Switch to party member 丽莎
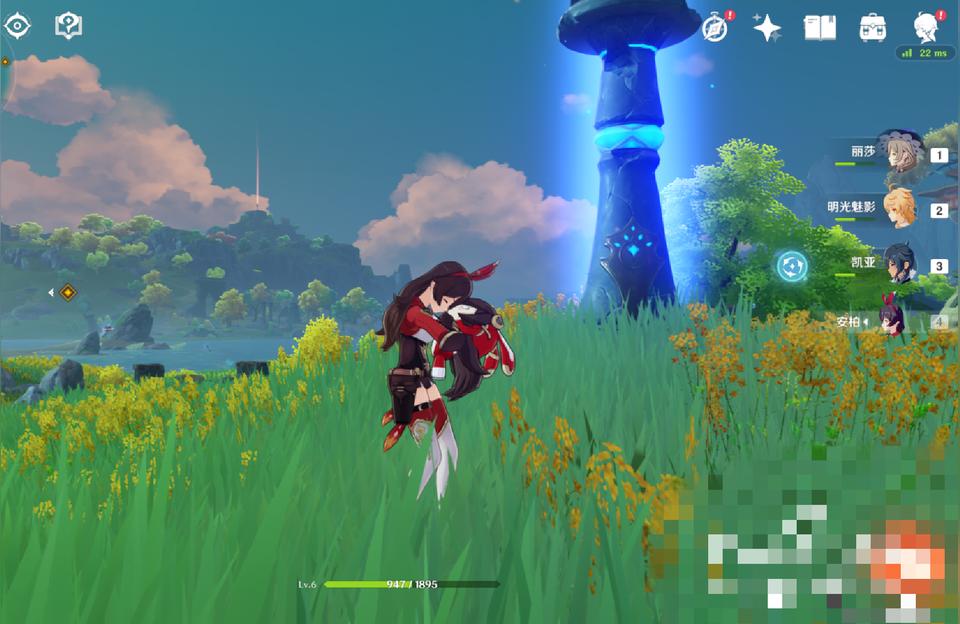This screenshot has width=960, height=624. (x=896, y=152)
